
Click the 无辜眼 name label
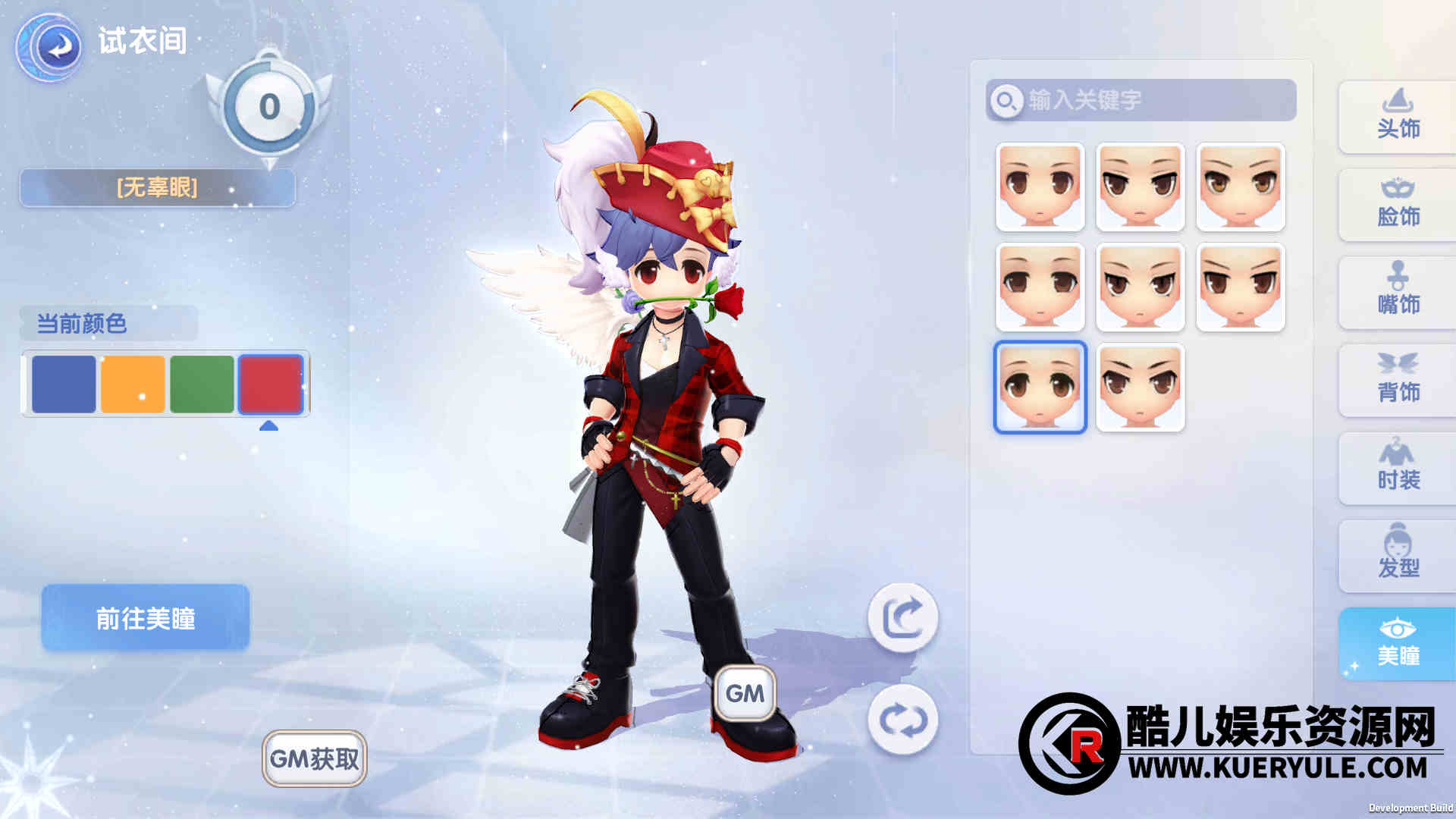[x=157, y=187]
